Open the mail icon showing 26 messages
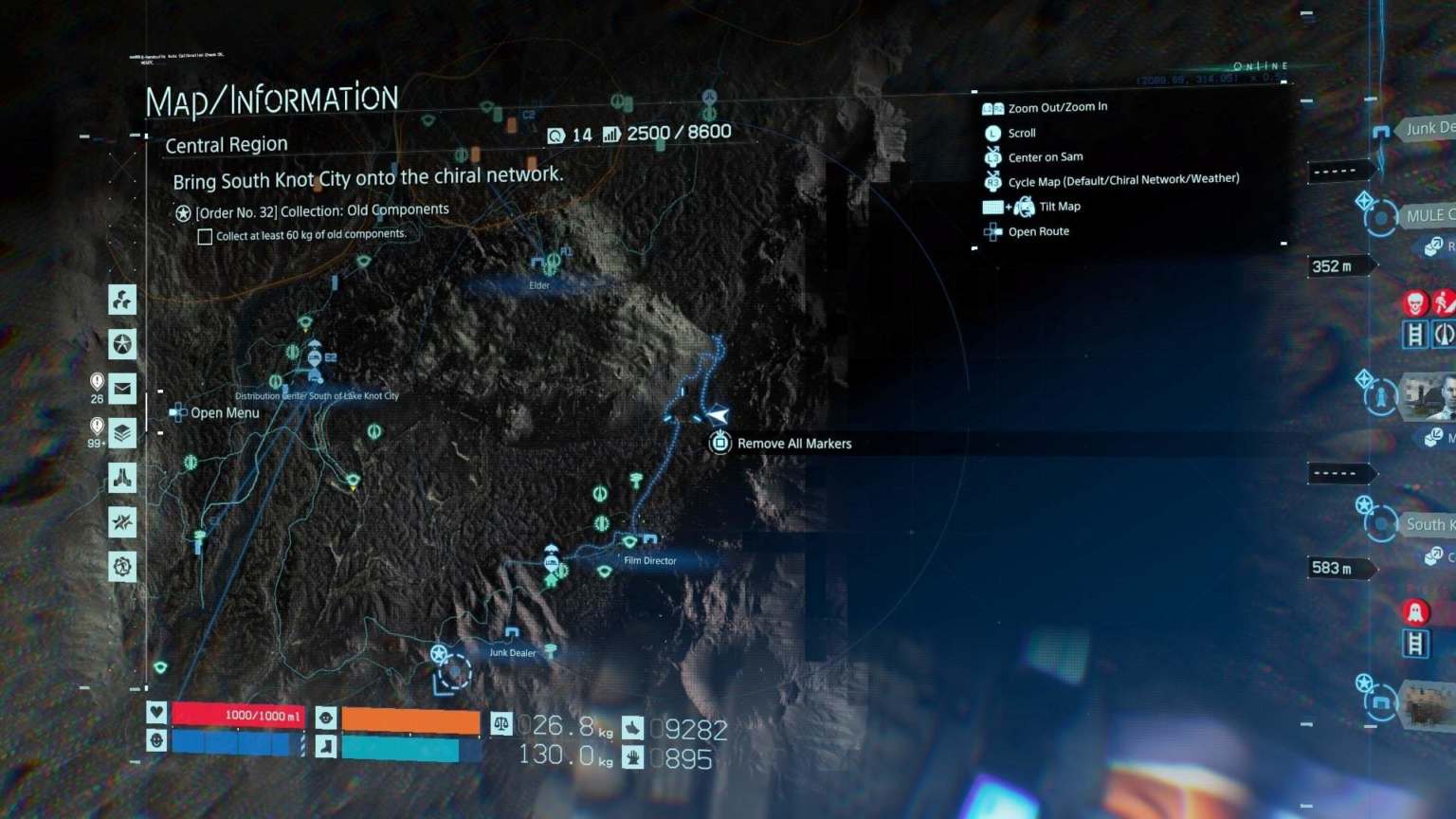The image size is (1456, 819). 121,388
